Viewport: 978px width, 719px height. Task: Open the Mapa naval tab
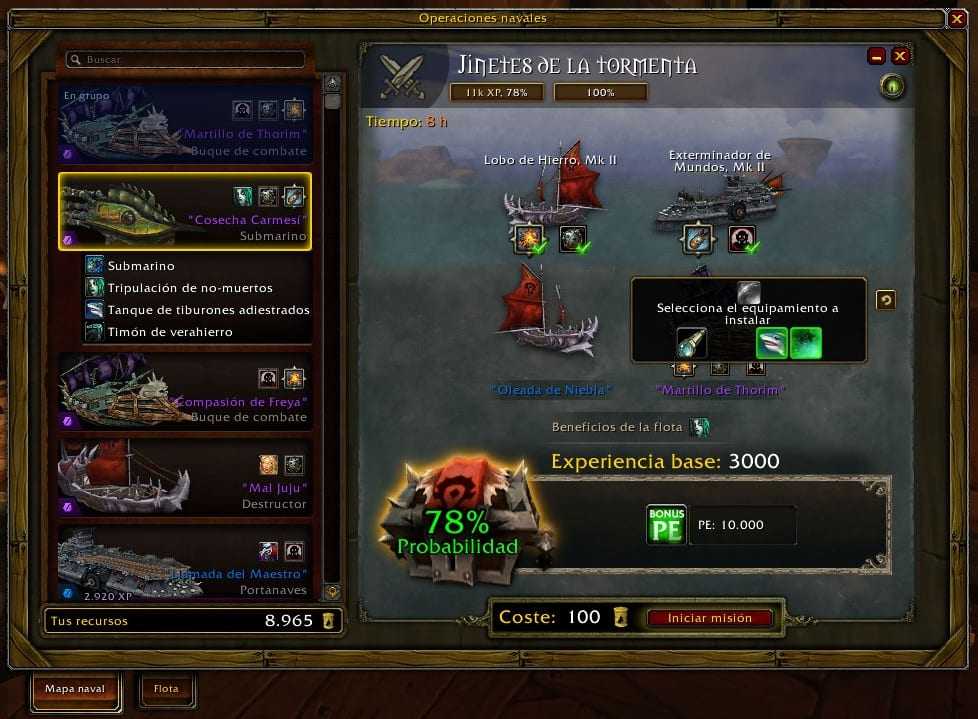pos(75,689)
